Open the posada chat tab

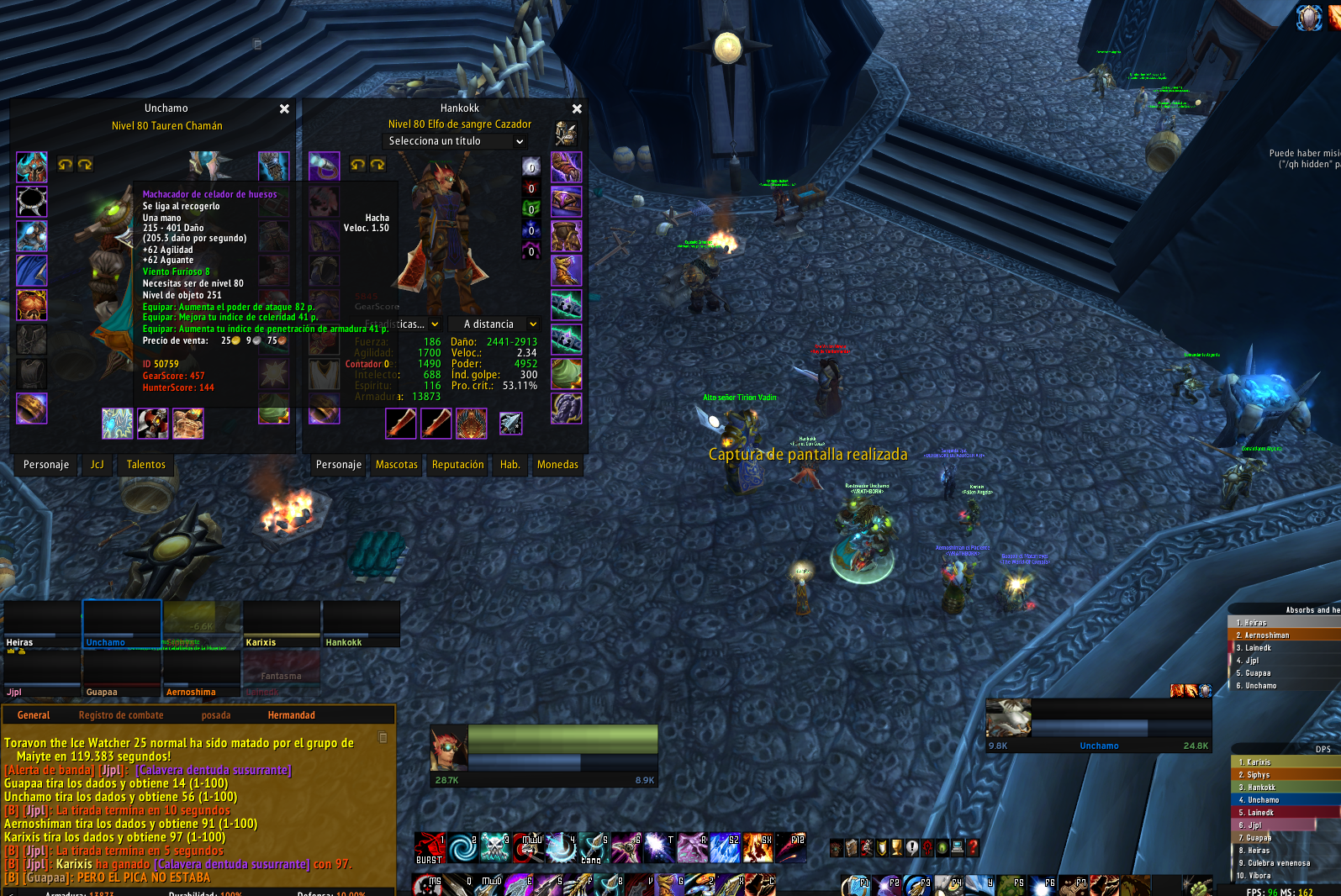coord(216,715)
